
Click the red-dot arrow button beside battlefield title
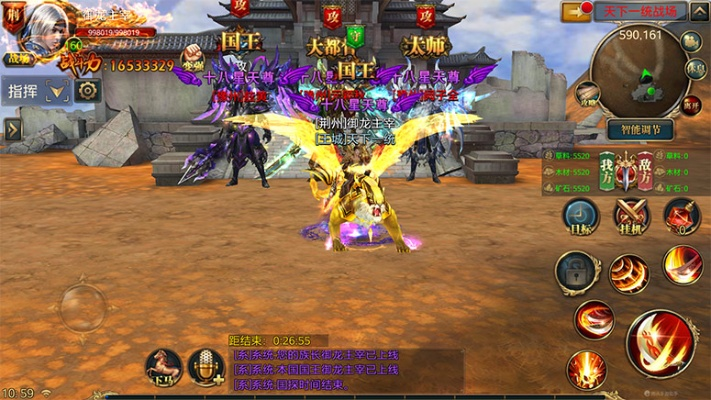[577, 11]
